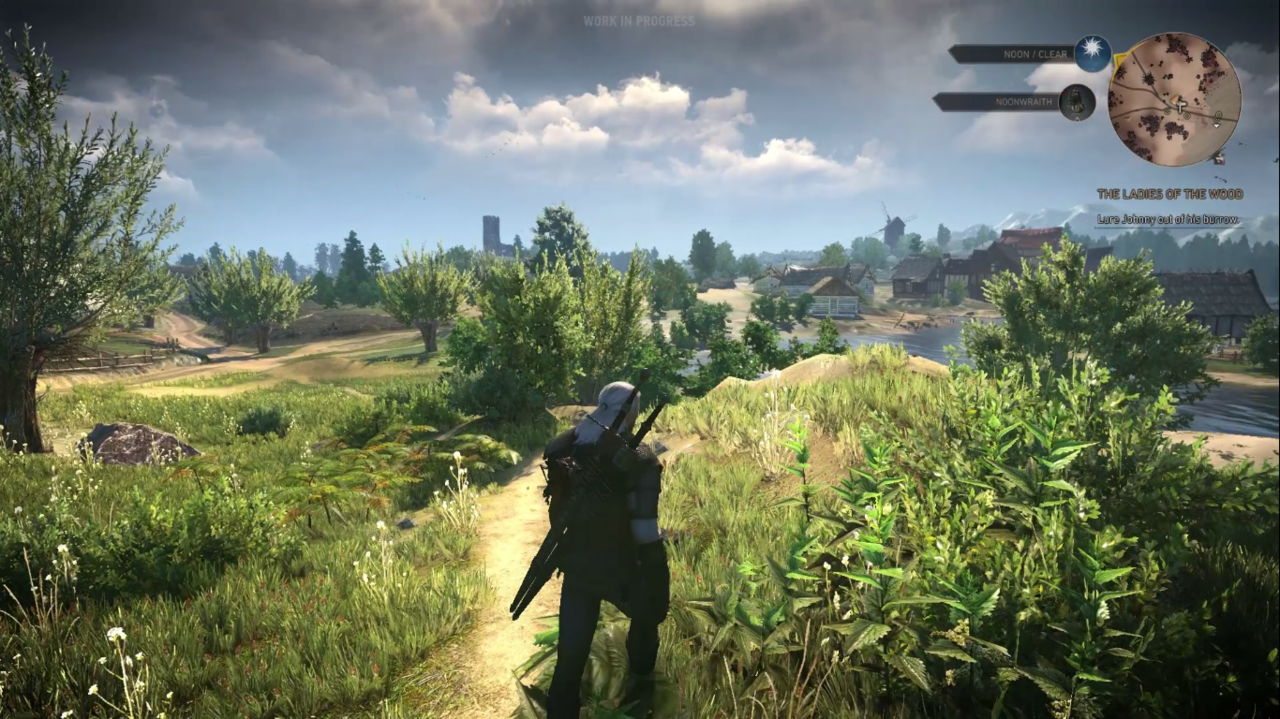Viewport: 1280px width, 719px height.
Task: Select the Noonwraith monster portrait icon
Action: [1077, 102]
